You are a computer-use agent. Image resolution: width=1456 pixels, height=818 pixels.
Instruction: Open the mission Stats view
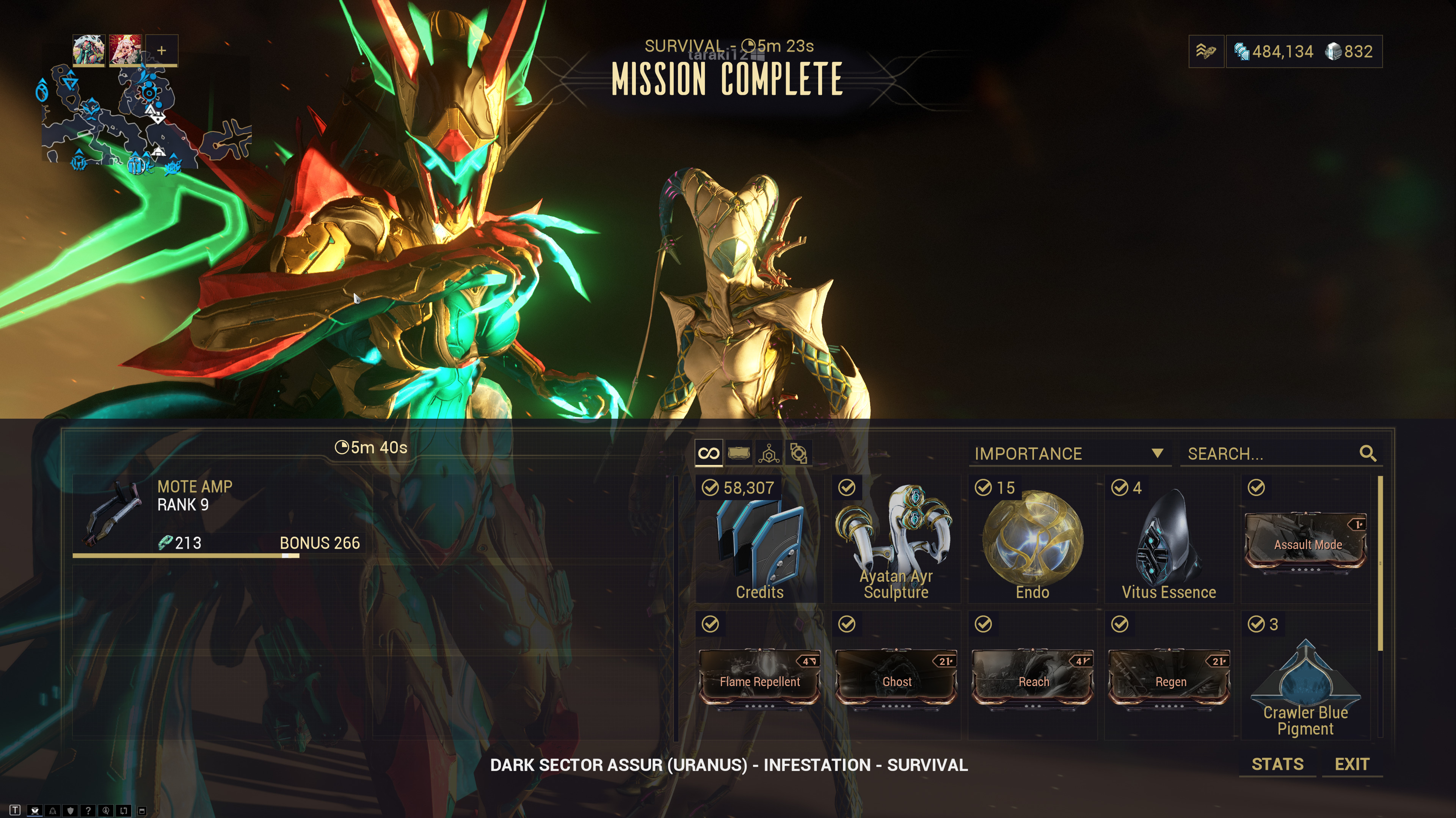coord(1277,764)
